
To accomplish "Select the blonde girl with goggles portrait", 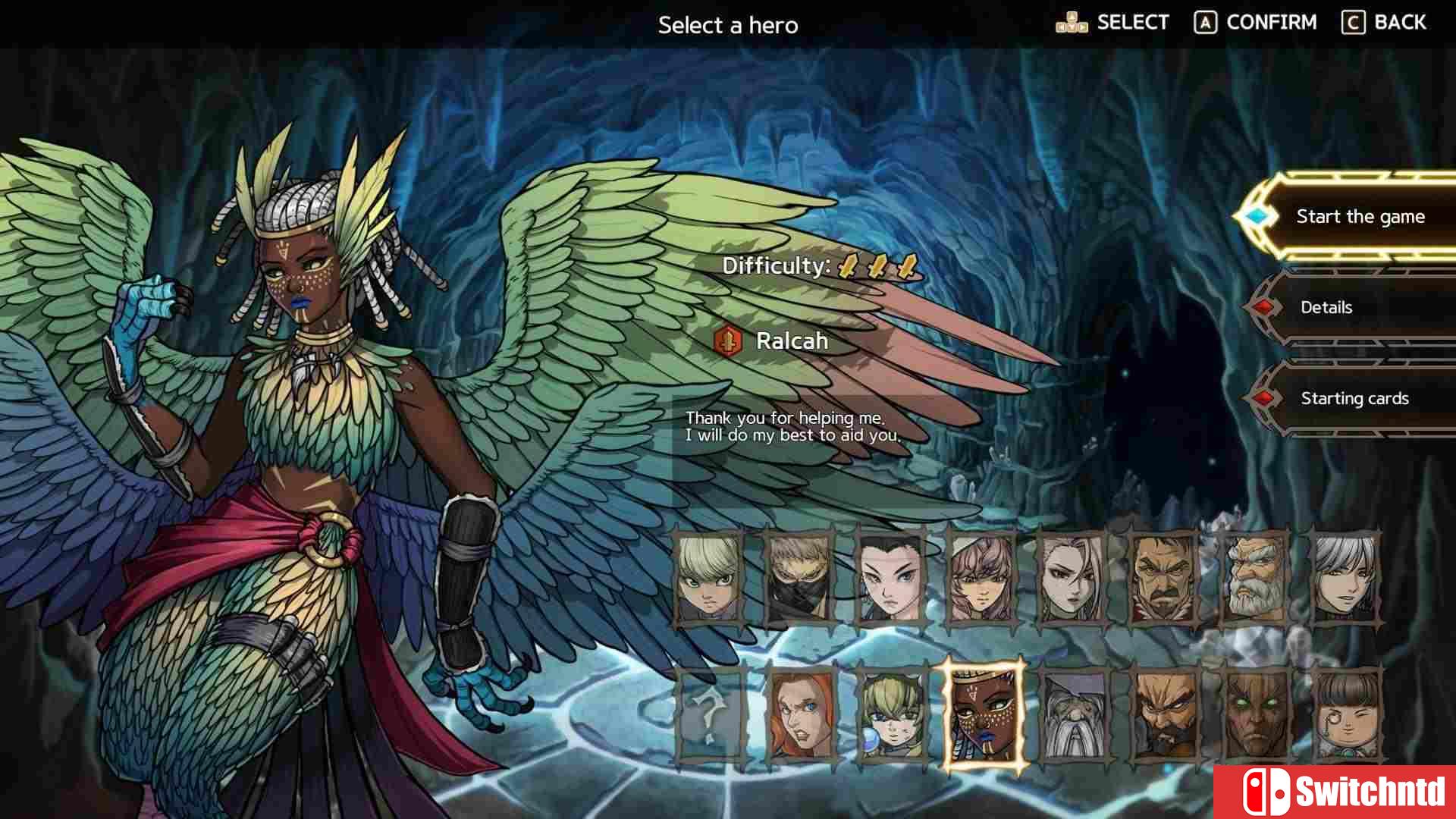I will [892, 715].
